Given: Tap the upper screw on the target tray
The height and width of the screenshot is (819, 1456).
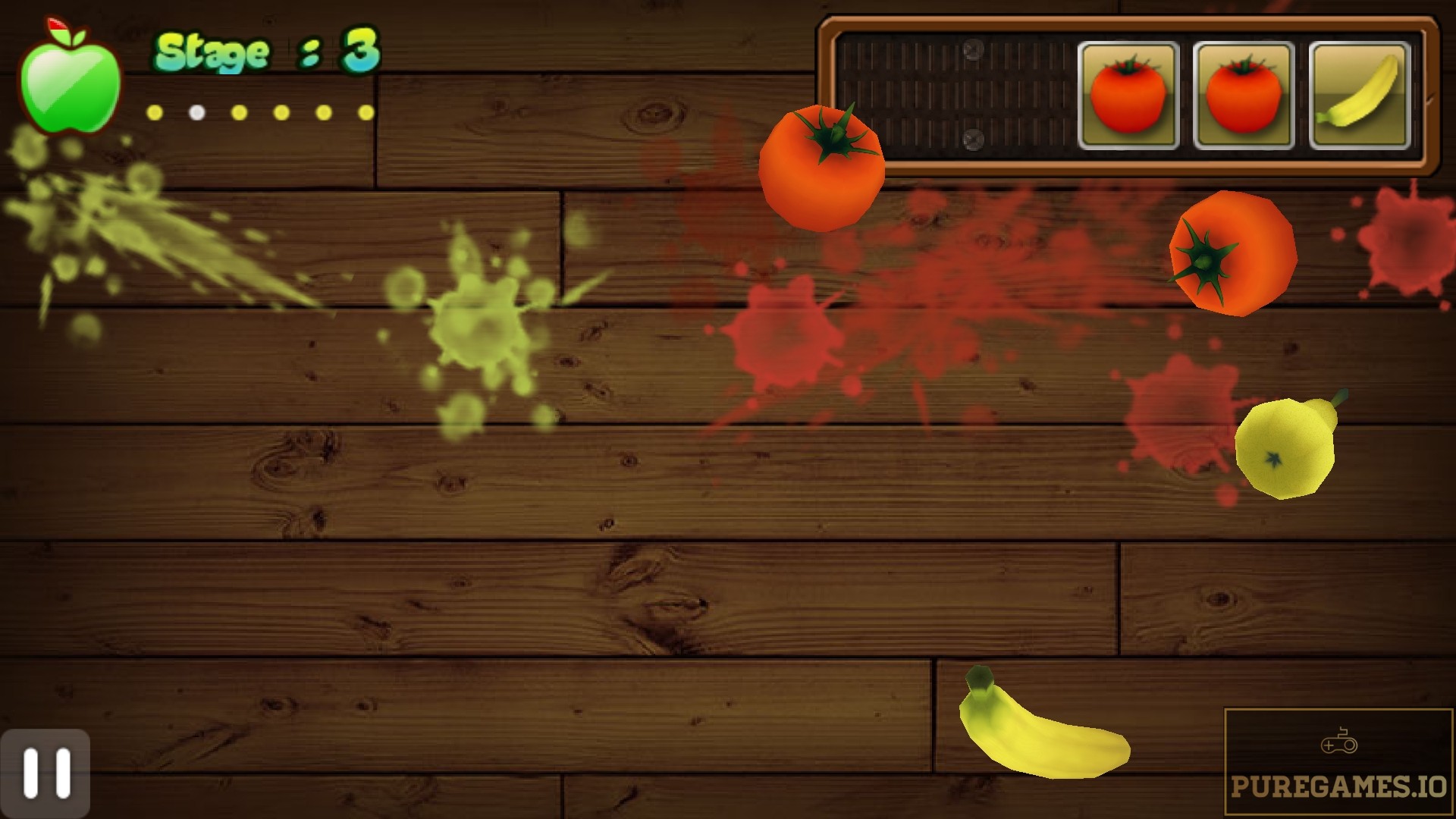Looking at the screenshot, I should click(973, 50).
